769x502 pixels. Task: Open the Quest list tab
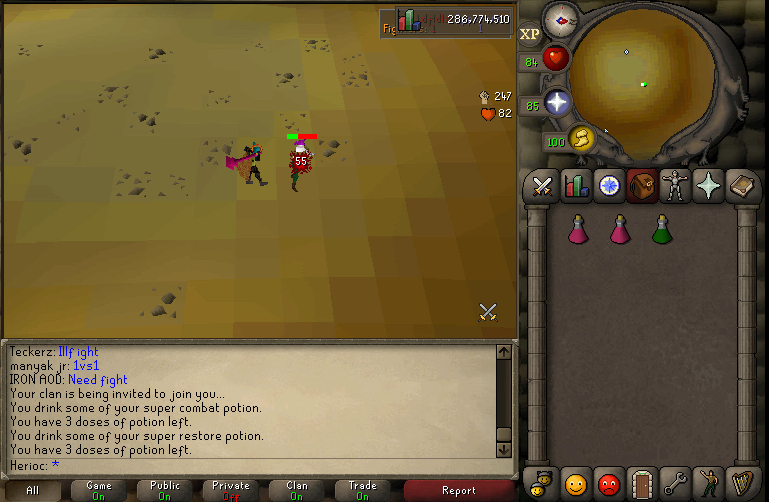[x=609, y=186]
